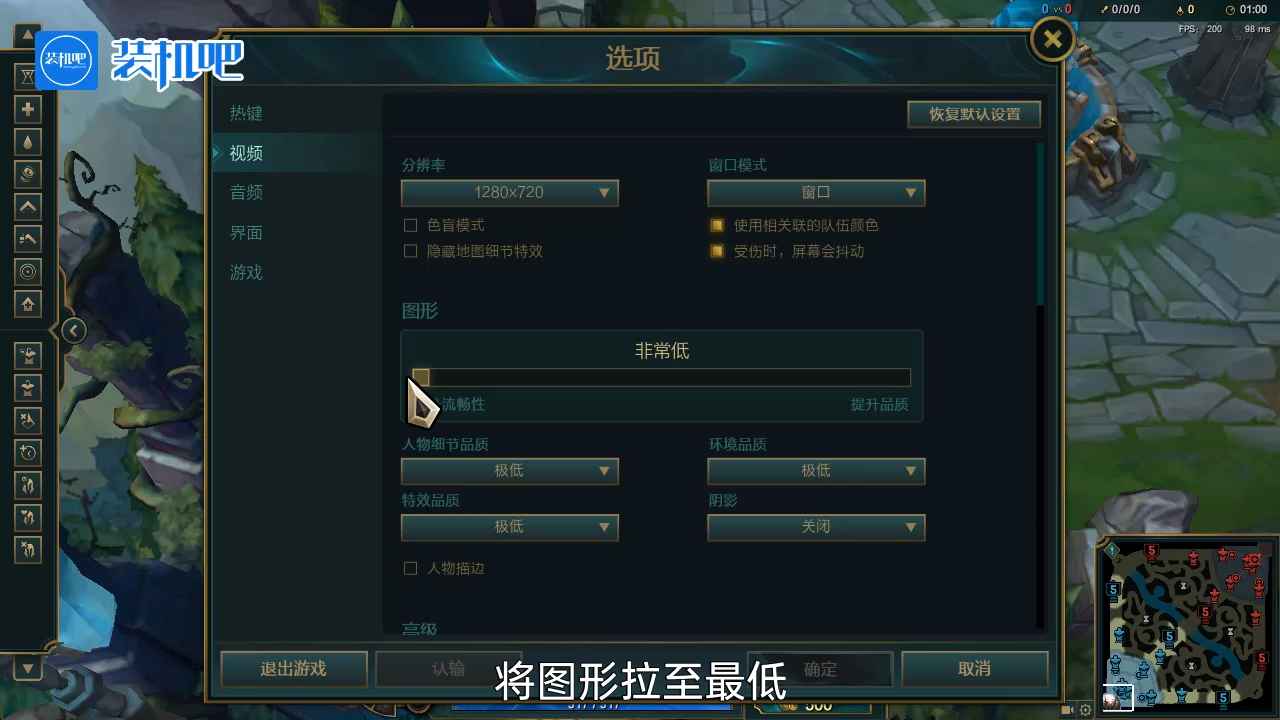1280x720 pixels.
Task: Open the gold coin icon on left sidebar
Action: click(27, 174)
